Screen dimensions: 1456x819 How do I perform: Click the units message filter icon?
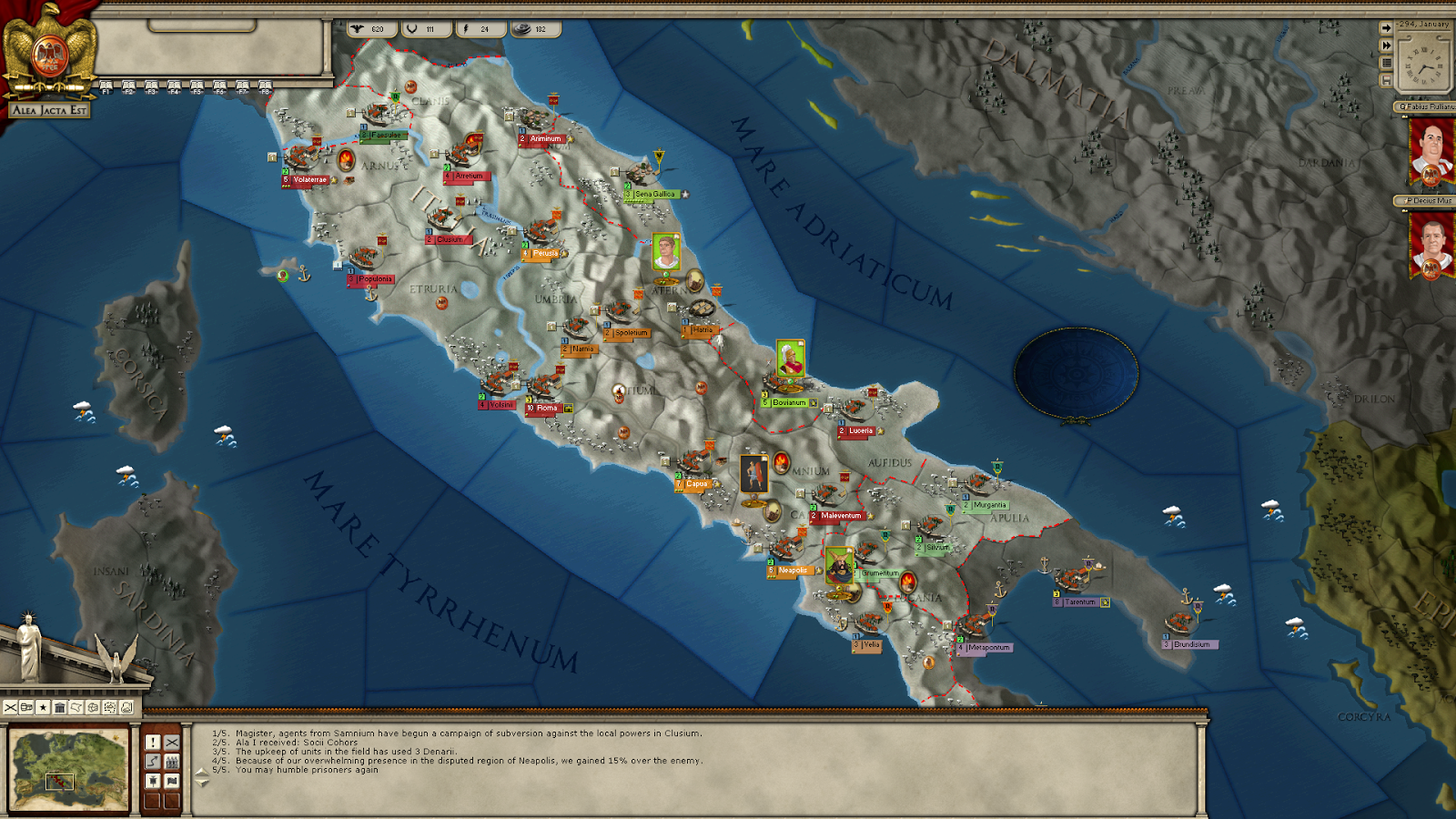(x=172, y=761)
